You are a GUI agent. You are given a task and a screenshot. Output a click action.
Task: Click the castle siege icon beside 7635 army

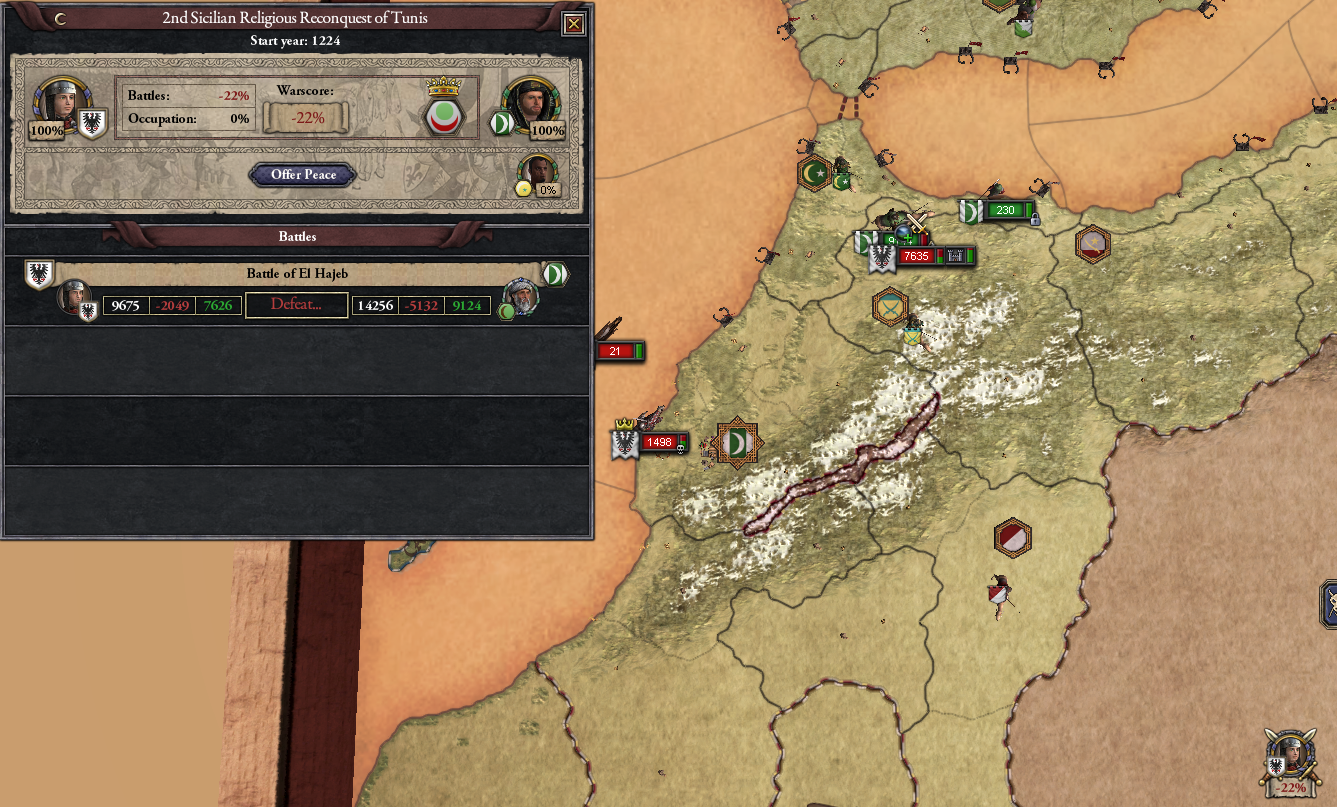point(956,257)
